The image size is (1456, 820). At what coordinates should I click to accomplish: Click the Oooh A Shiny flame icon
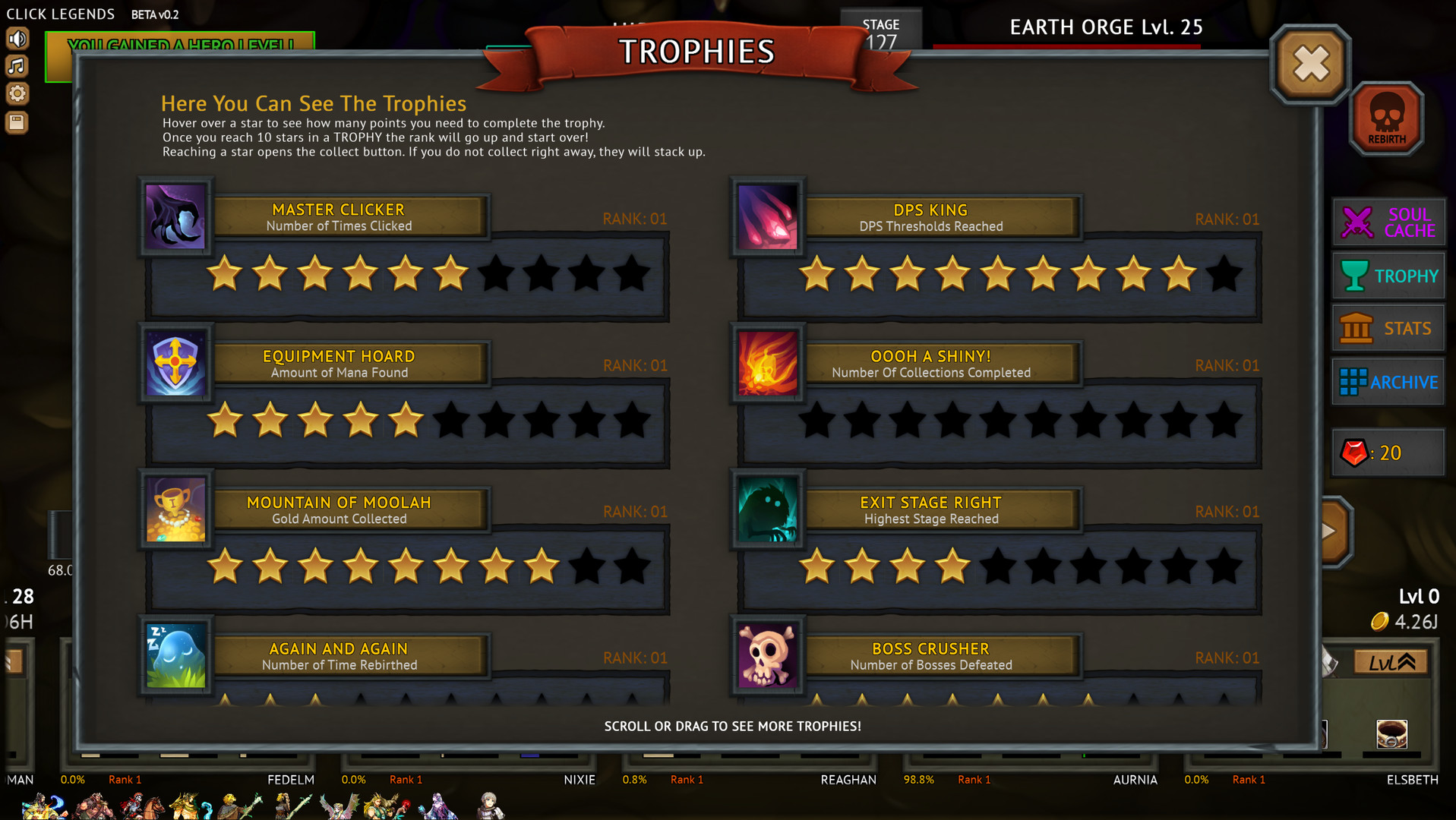click(x=767, y=364)
